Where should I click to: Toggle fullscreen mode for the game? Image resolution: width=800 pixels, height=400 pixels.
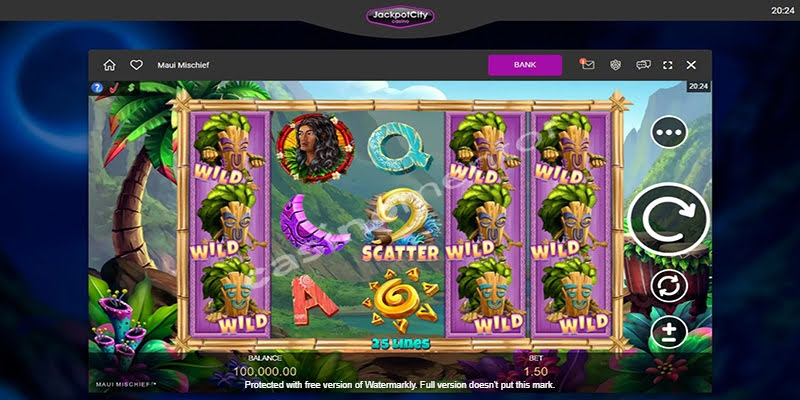pos(668,65)
